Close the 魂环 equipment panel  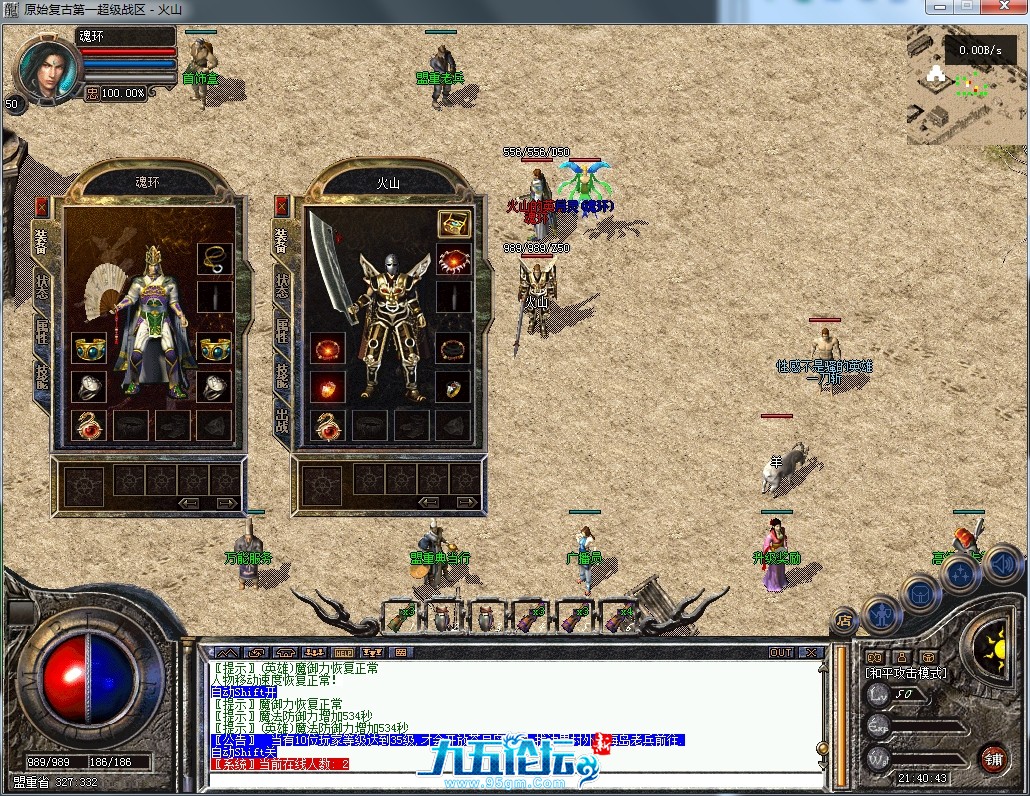coord(42,206)
